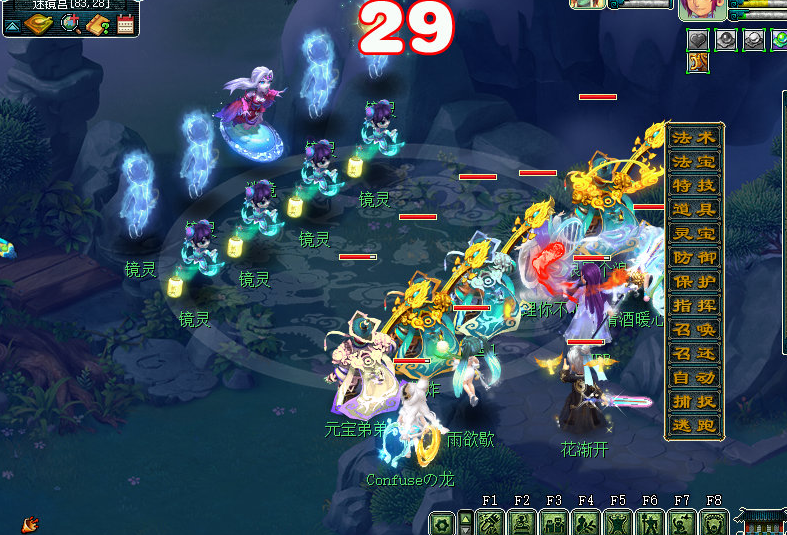Click the gear settings button in bottom bar
This screenshot has width=787, height=535.
pyautogui.click(x=441, y=523)
